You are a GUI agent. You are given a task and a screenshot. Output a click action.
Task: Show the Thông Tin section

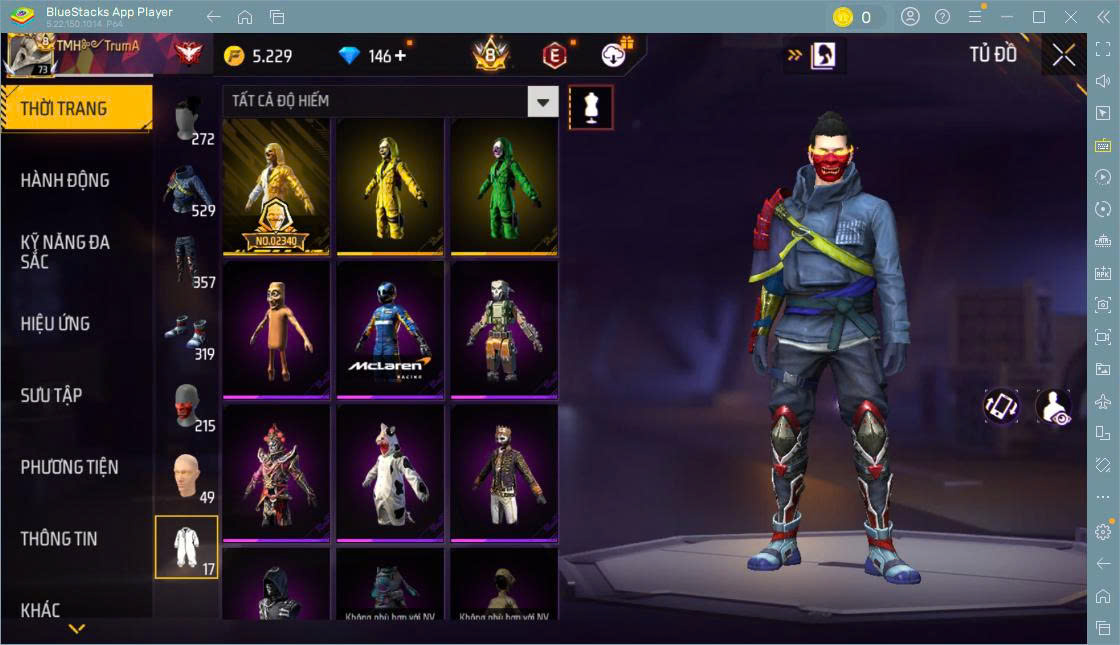(60, 539)
